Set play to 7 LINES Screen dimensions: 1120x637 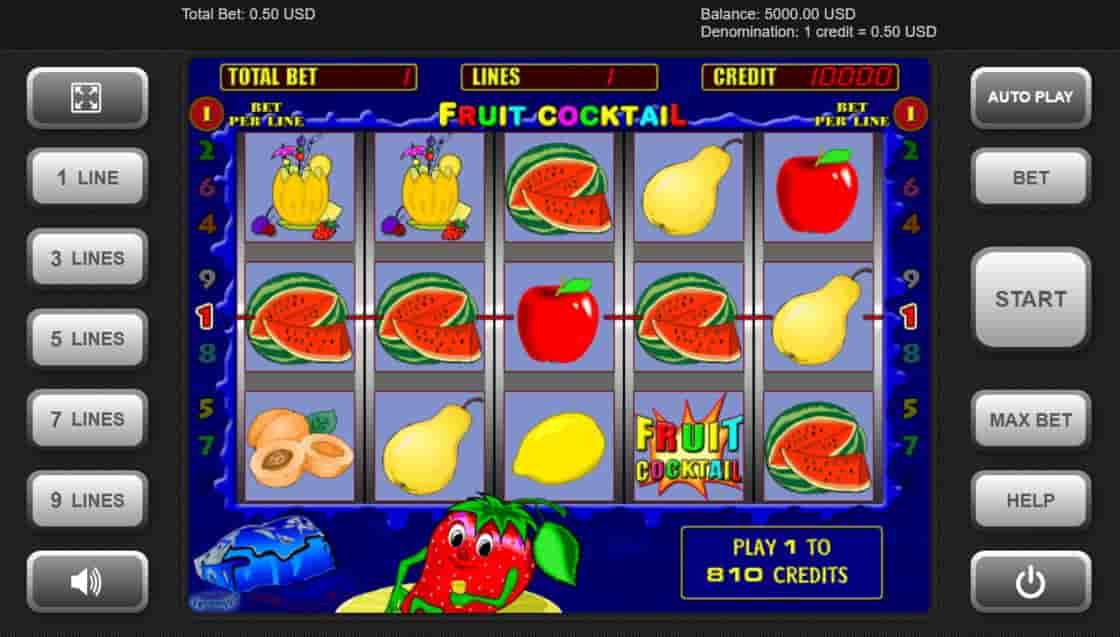(87, 419)
